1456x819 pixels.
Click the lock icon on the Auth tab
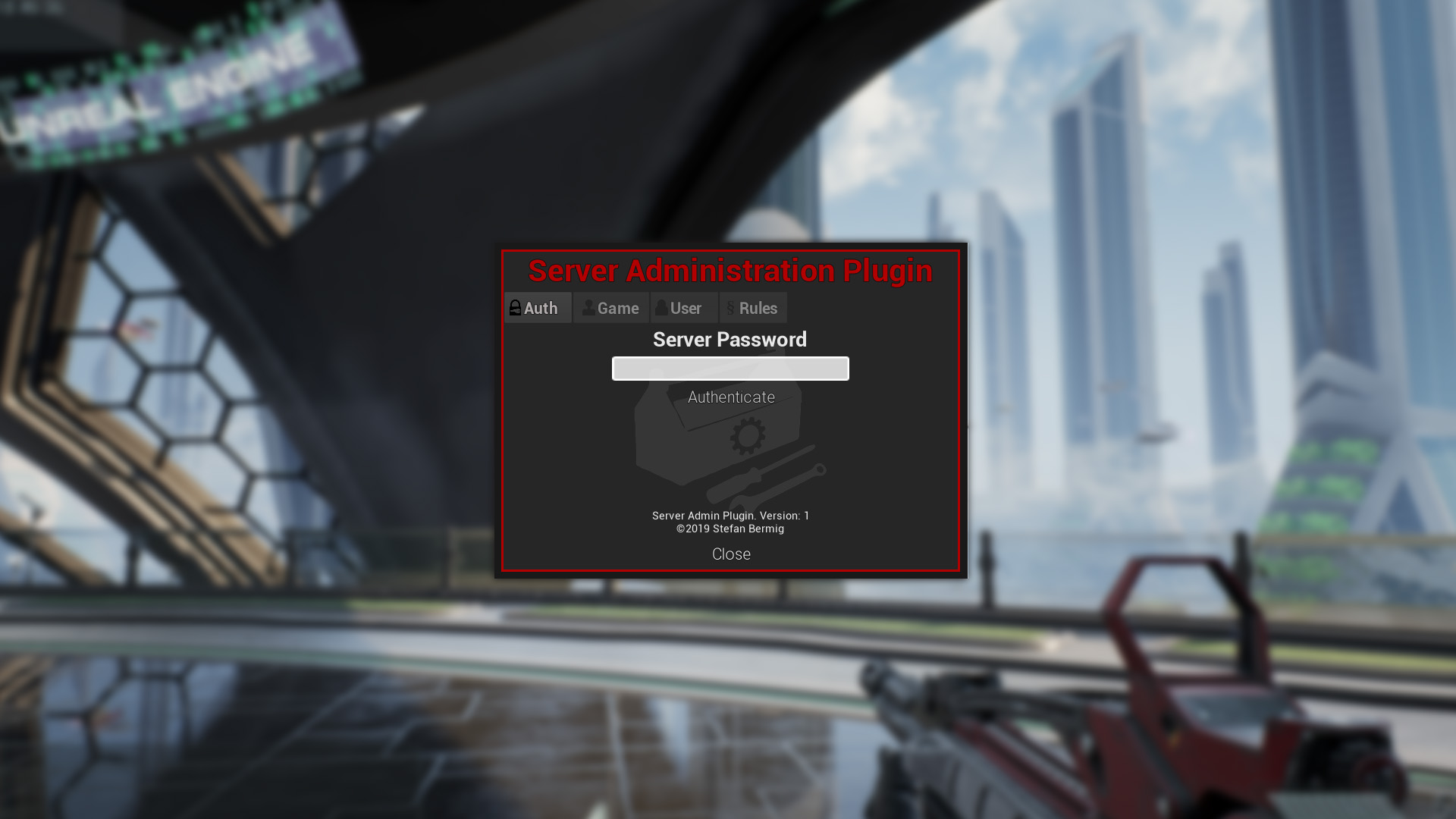tap(515, 308)
